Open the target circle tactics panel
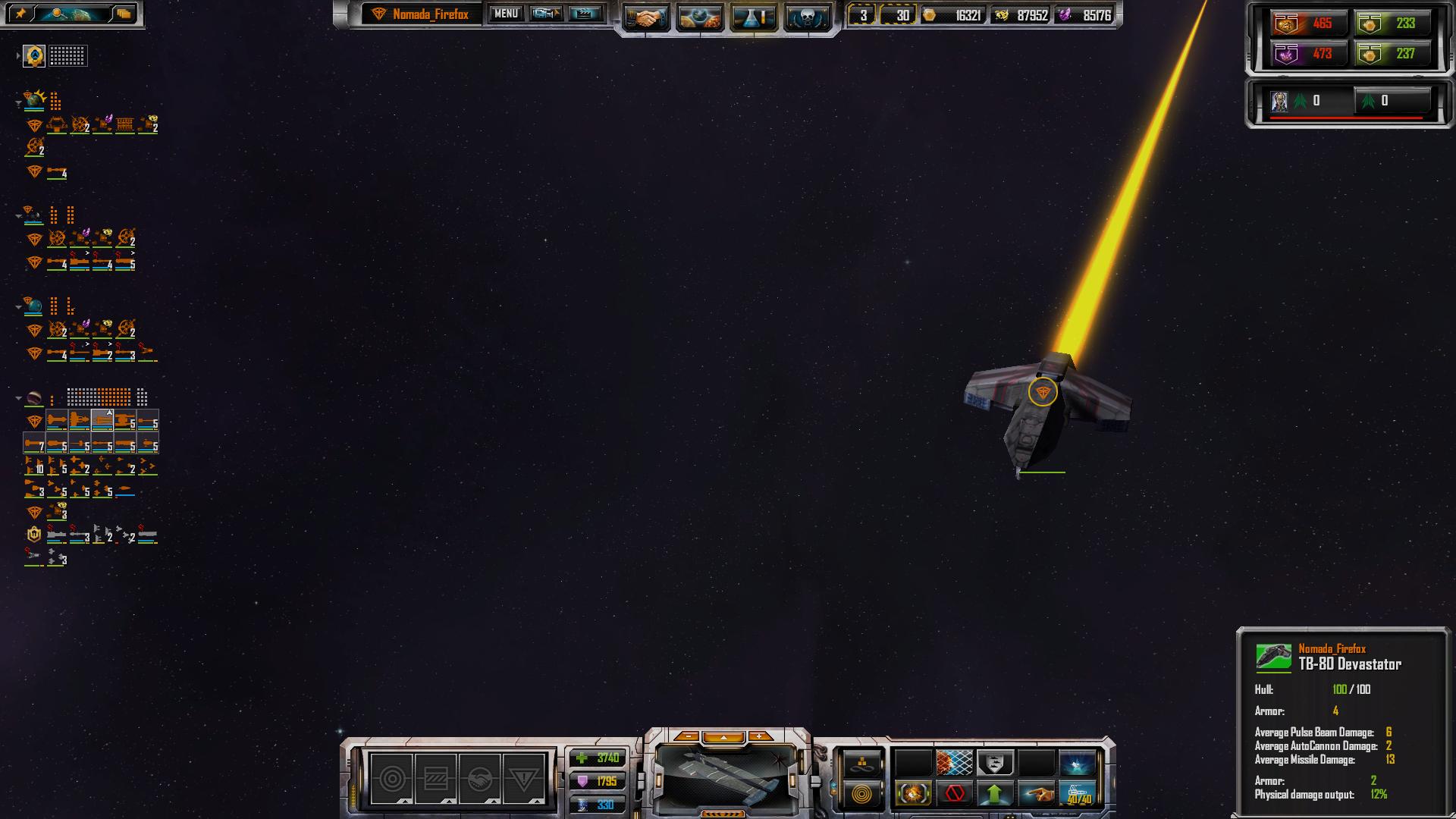 [x=392, y=779]
